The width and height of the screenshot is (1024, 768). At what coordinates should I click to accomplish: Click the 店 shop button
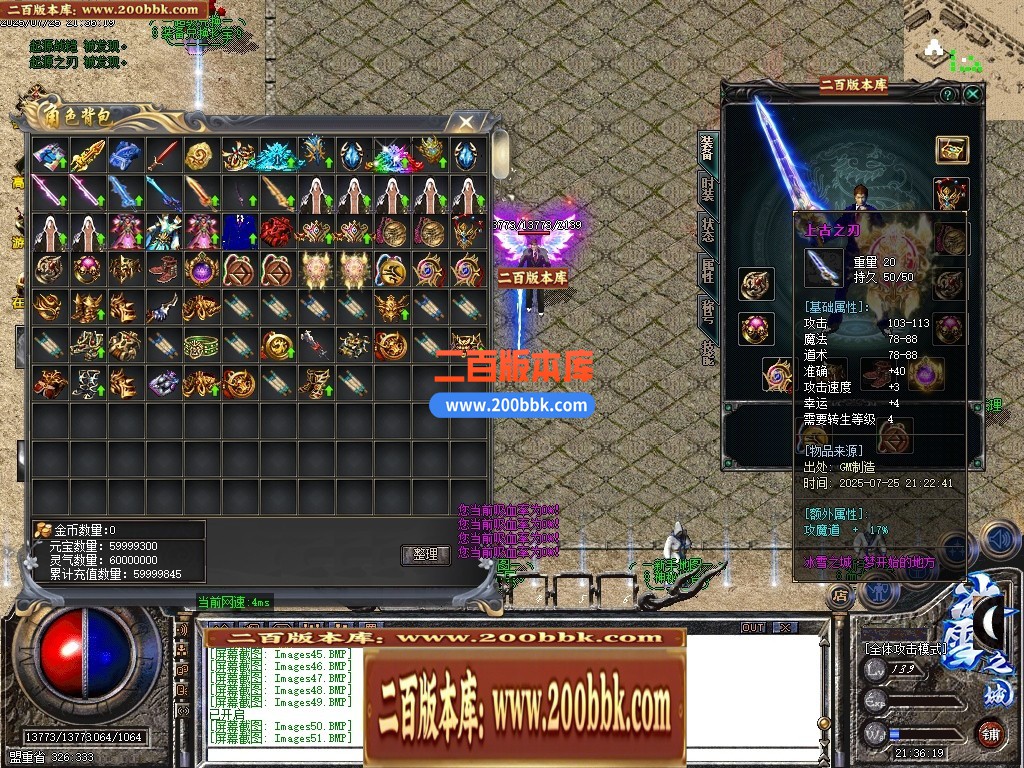click(x=839, y=594)
